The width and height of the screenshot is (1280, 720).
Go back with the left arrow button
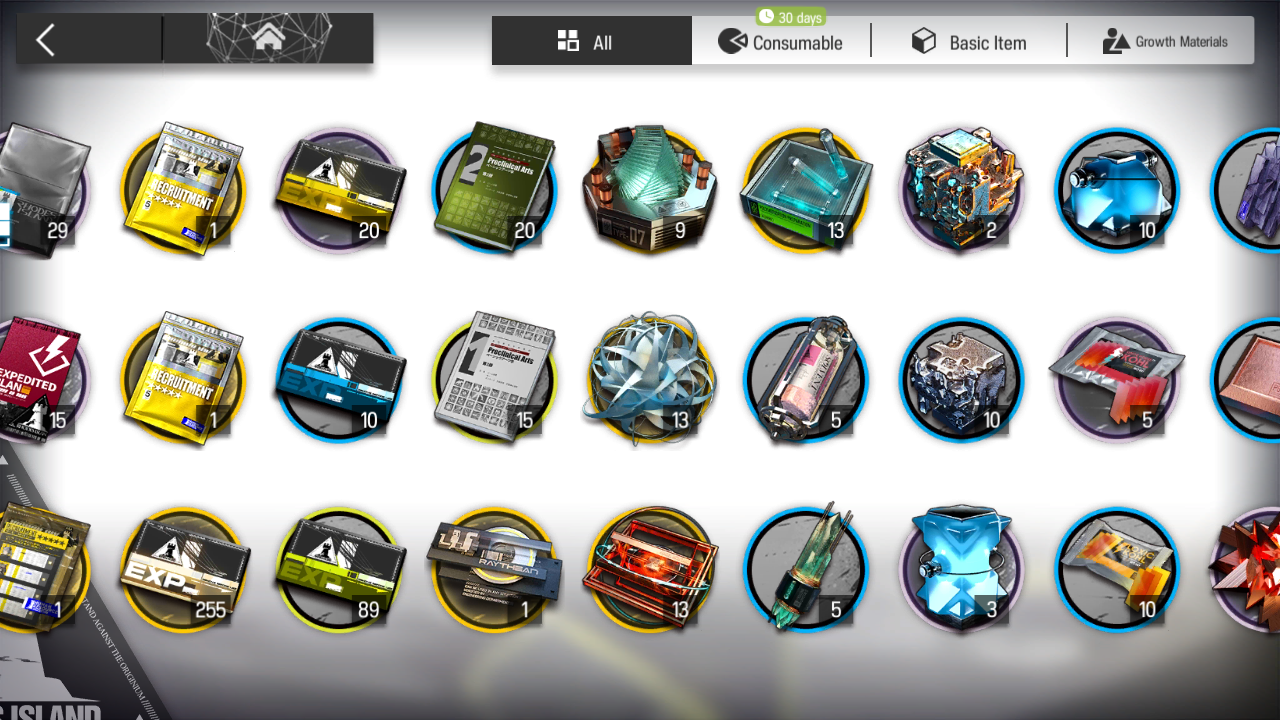click(x=45, y=40)
